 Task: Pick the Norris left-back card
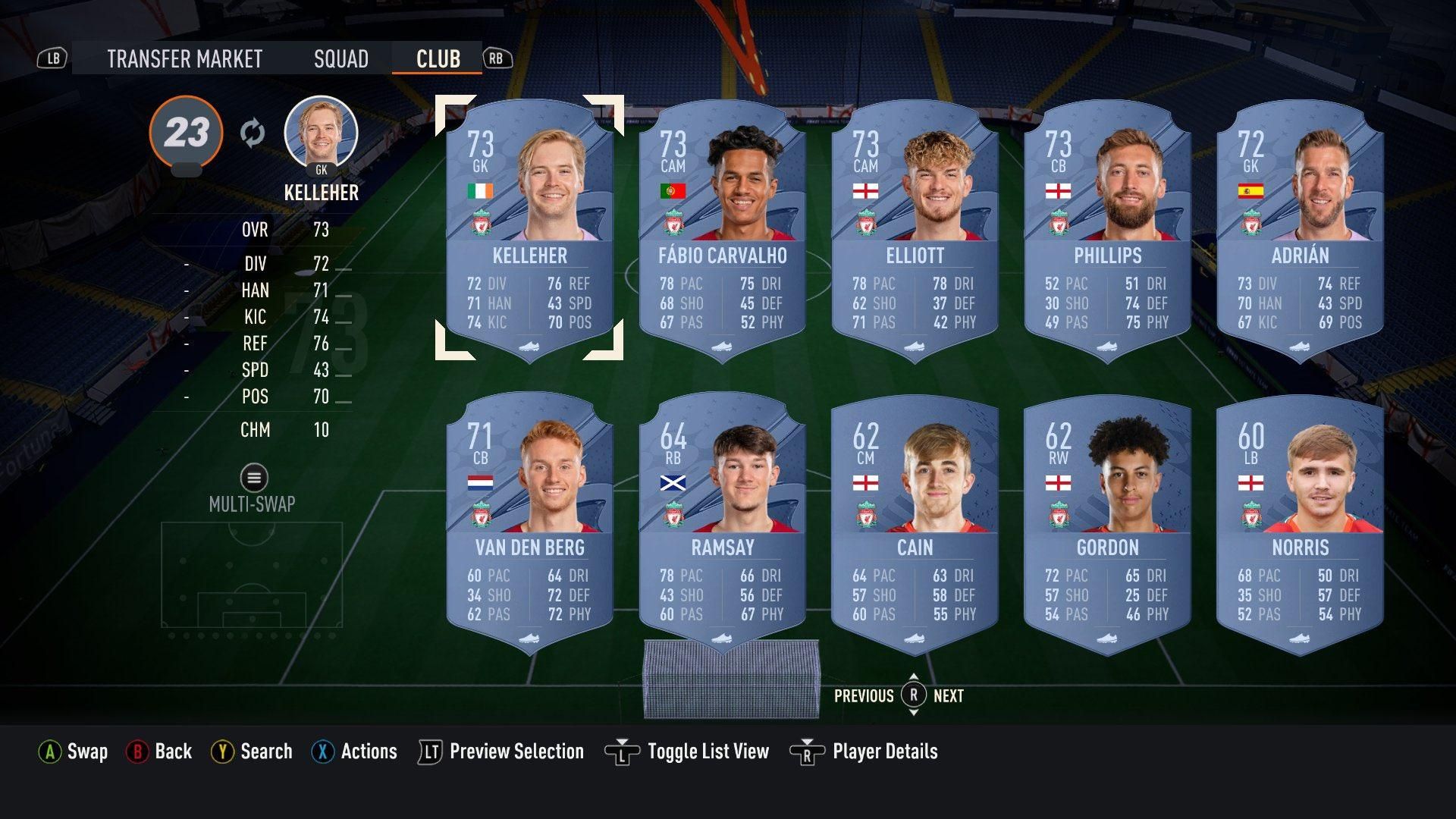[x=1300, y=520]
